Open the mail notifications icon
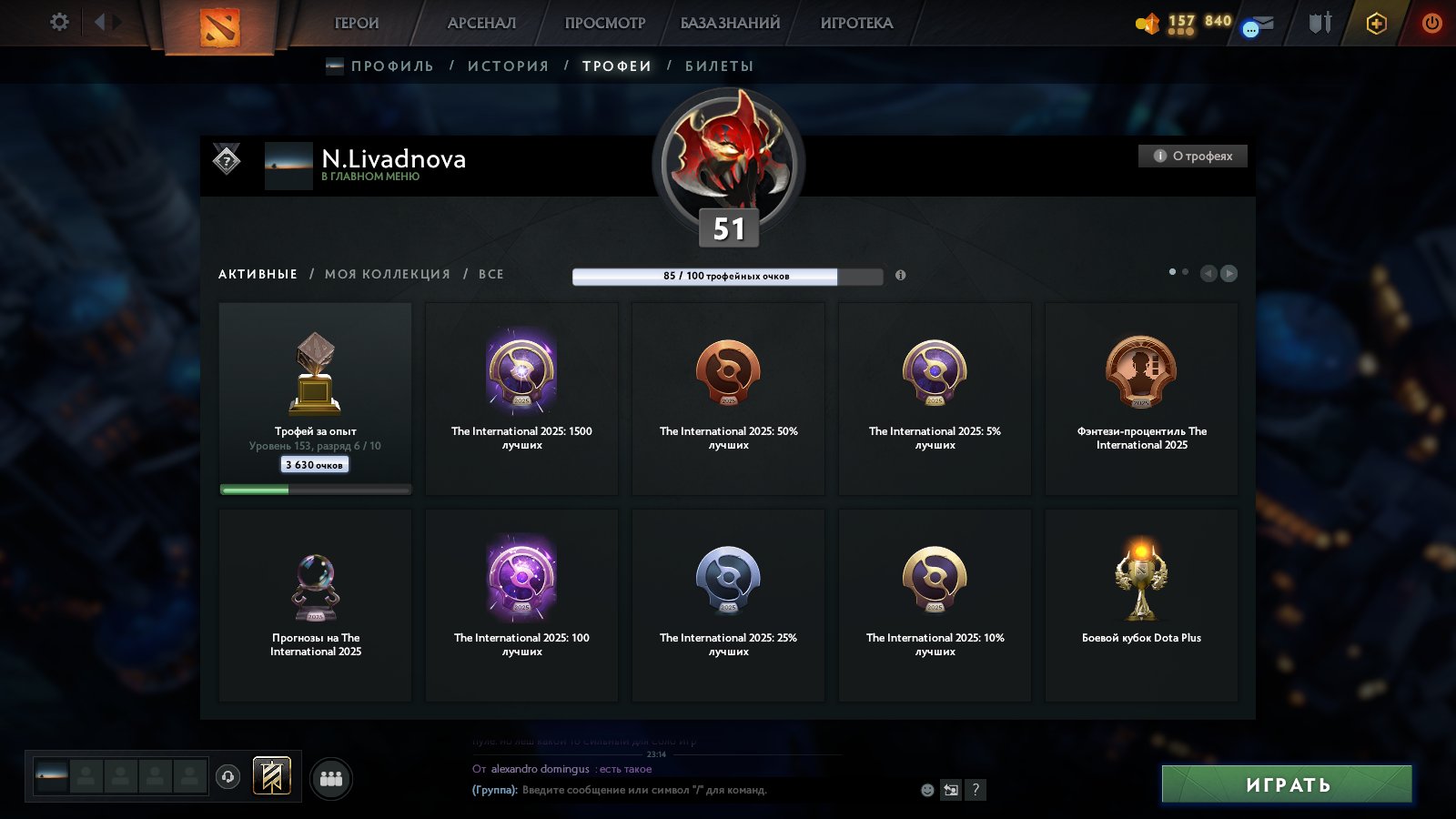The height and width of the screenshot is (819, 1456). pyautogui.click(x=1259, y=25)
